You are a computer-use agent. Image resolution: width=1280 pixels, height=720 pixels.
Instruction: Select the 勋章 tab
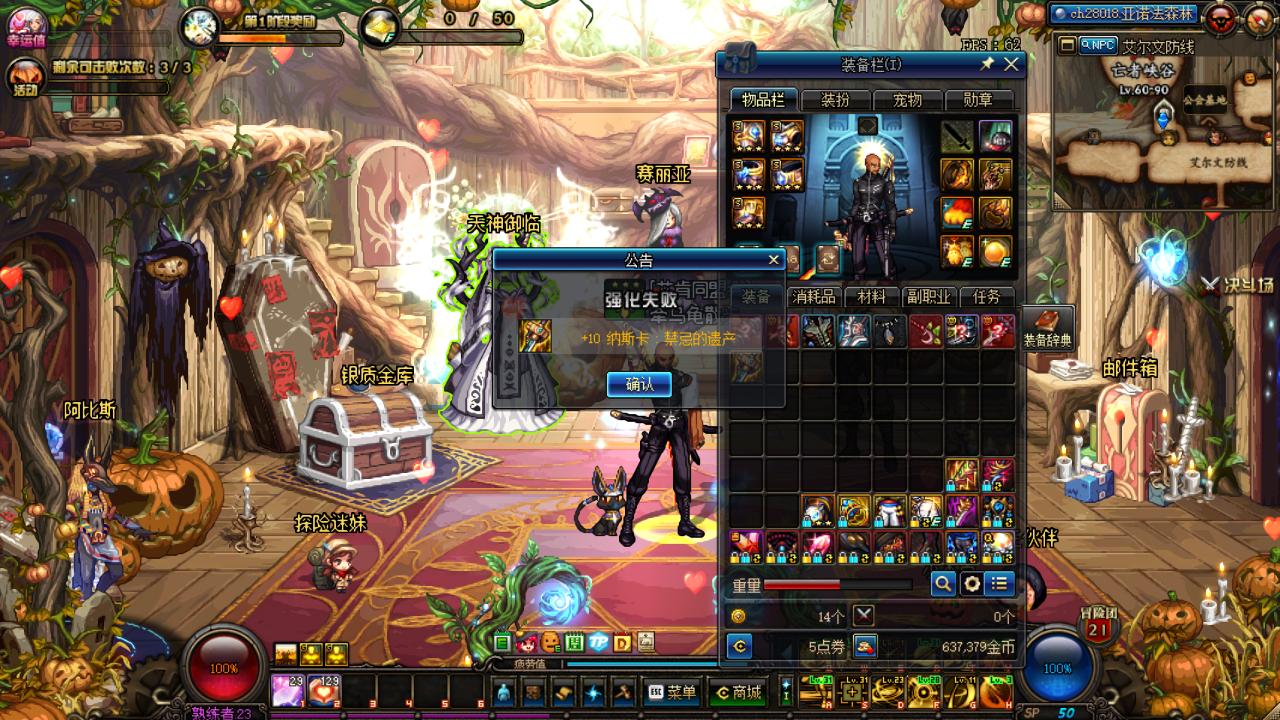coord(978,100)
